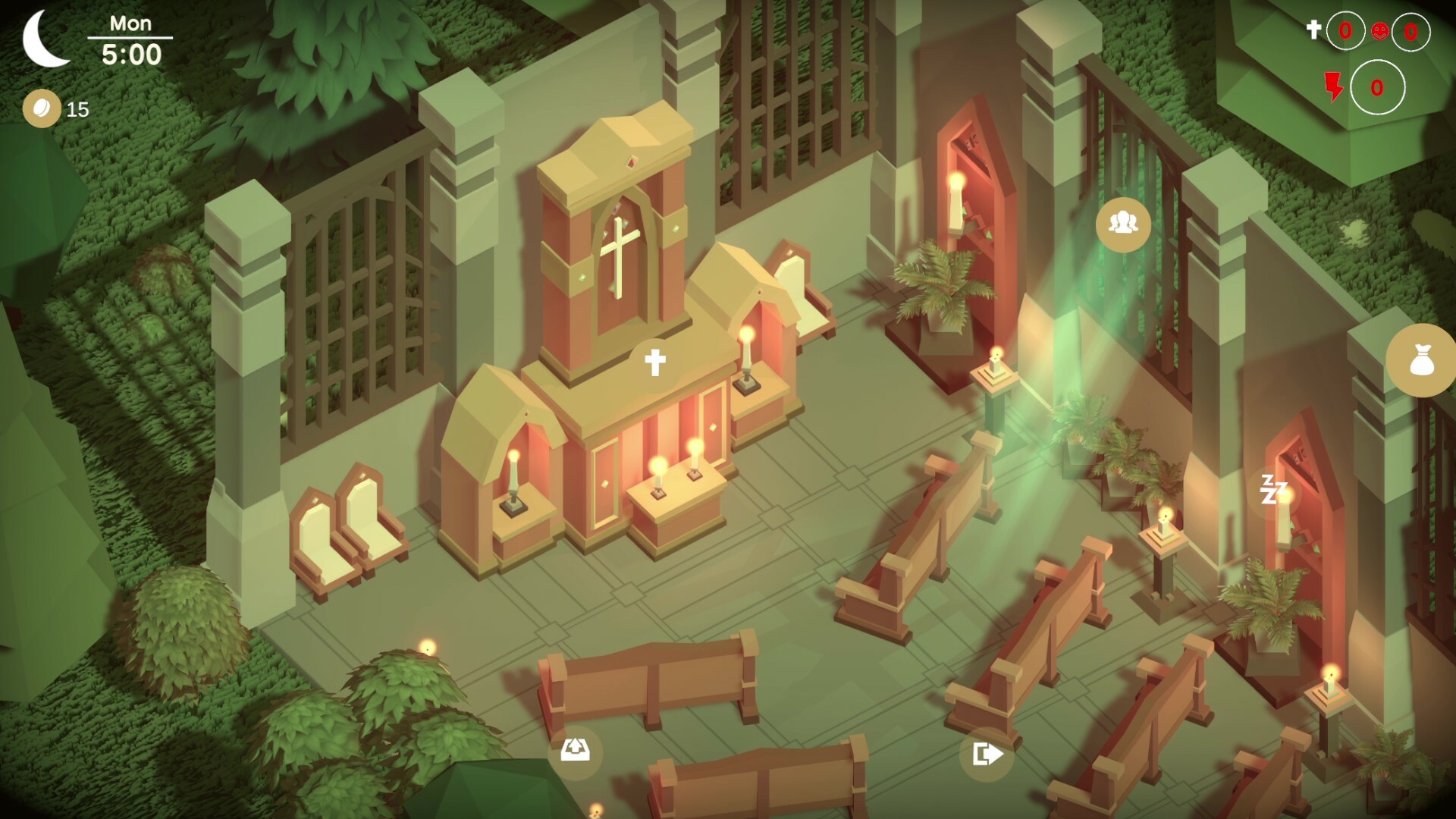Click the unpack storage icon at bottom left
Viewport: 1456px width, 819px height.
coord(576,752)
